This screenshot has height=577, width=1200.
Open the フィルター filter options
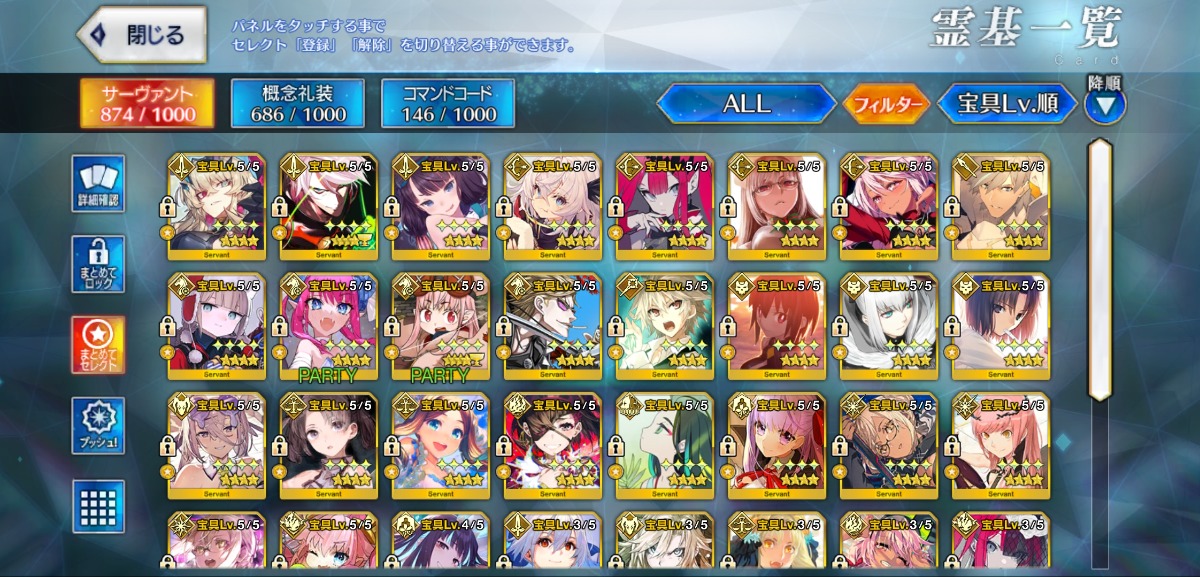tap(886, 104)
